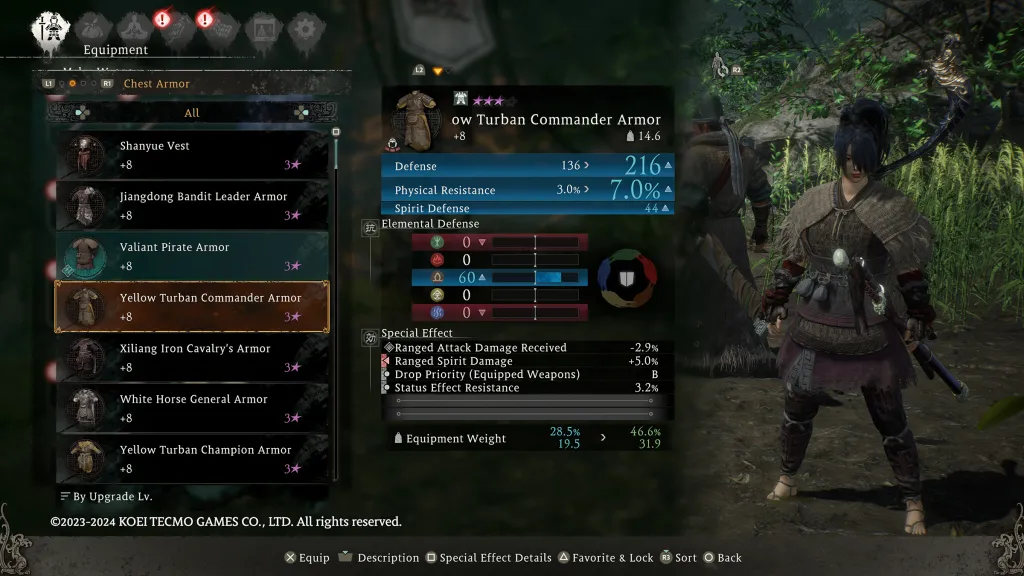Select Yellow Turban Champion Armor
Image resolution: width=1024 pixels, height=576 pixels.
click(190, 459)
